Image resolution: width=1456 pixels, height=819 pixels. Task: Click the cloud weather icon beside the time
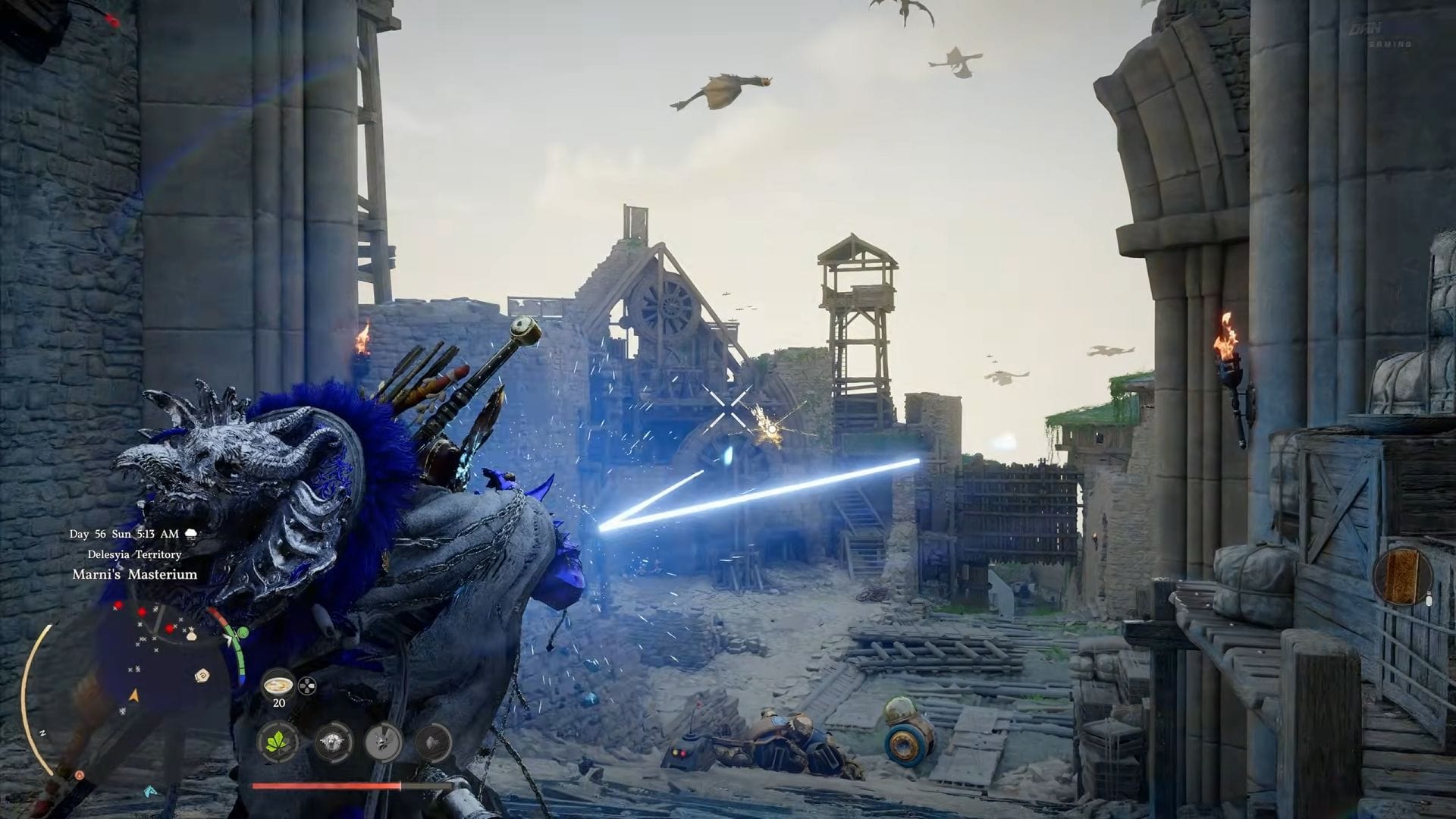click(192, 533)
